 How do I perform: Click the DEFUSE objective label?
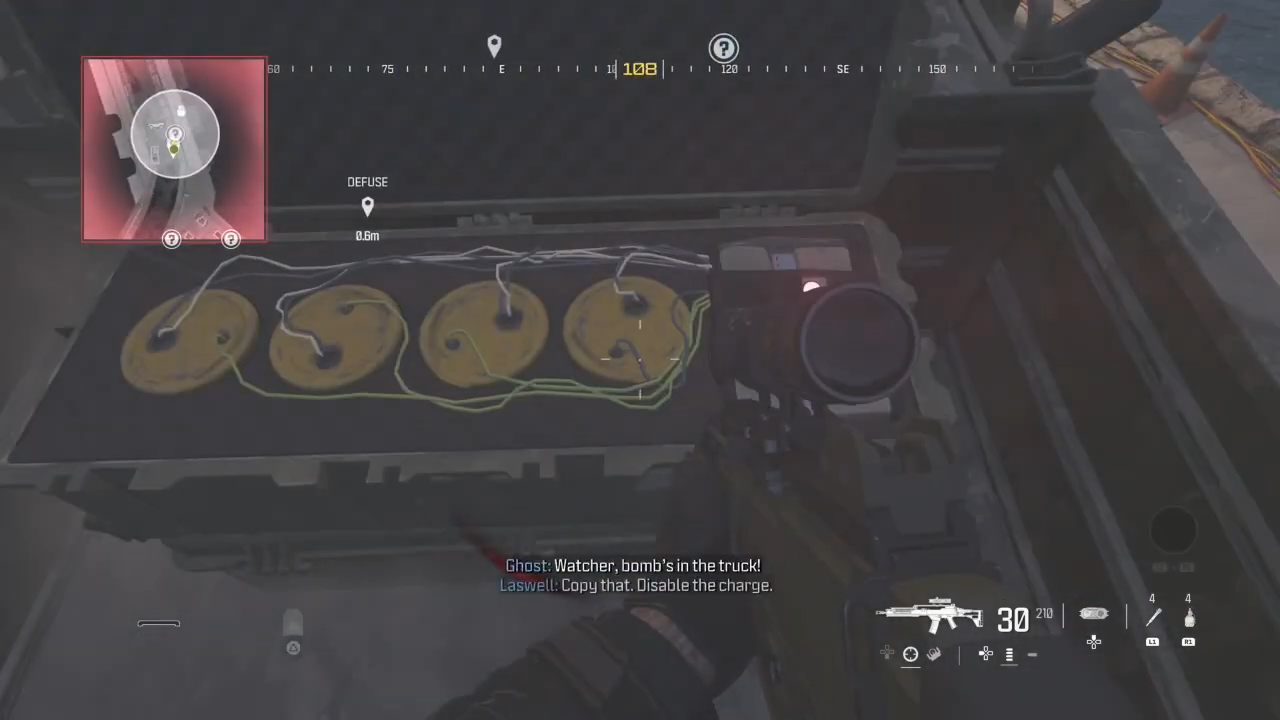367,181
